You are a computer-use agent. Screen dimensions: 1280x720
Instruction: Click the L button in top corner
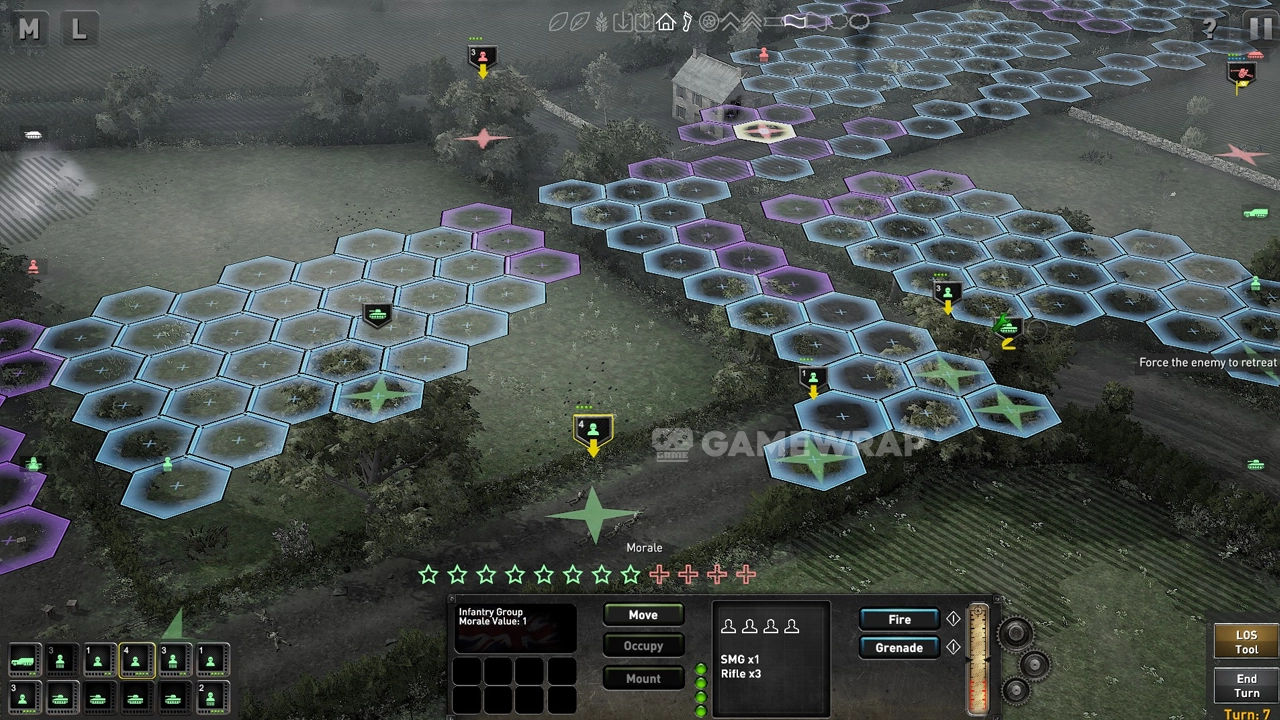coord(78,29)
